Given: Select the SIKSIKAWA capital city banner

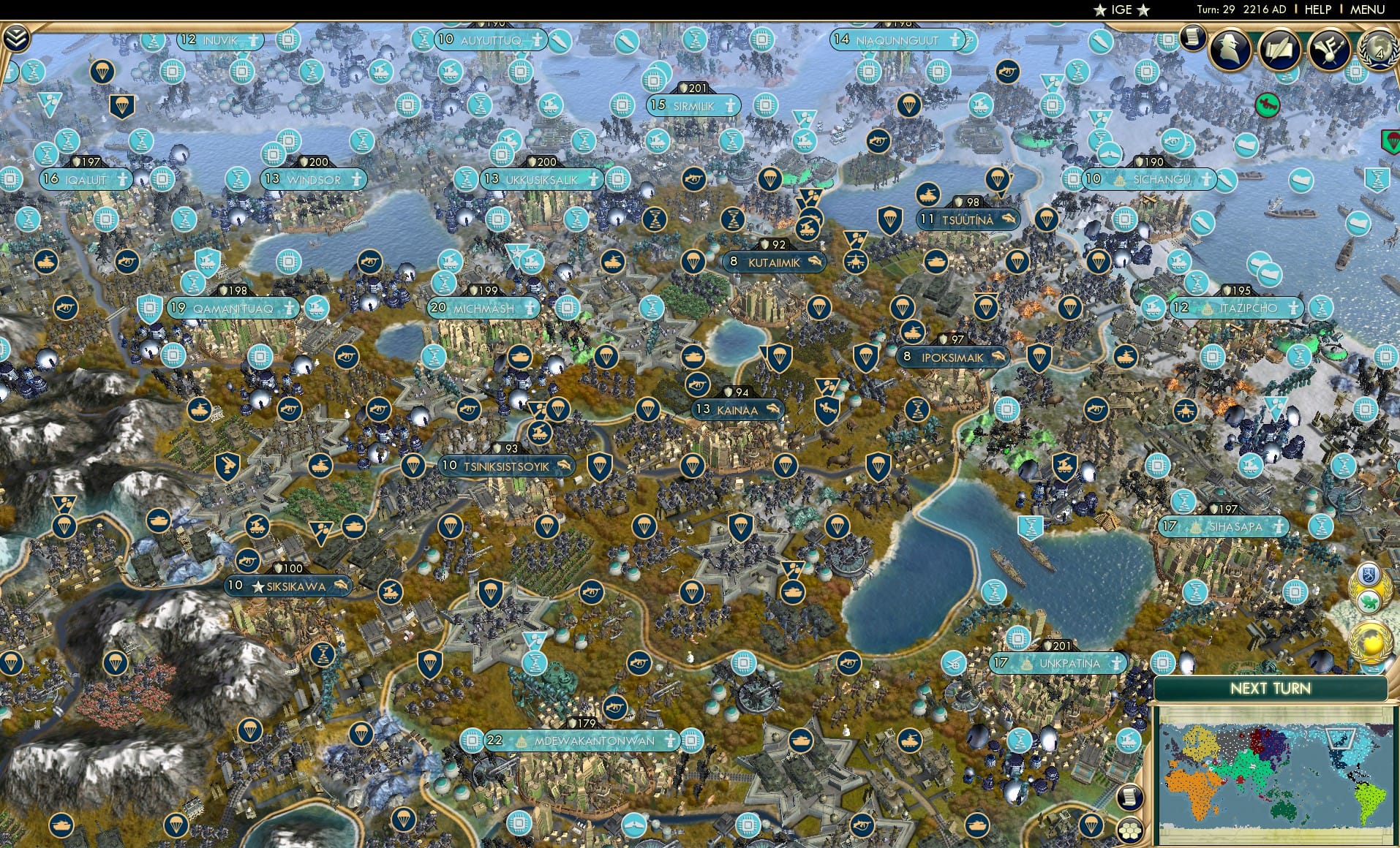Looking at the screenshot, I should (x=287, y=585).
